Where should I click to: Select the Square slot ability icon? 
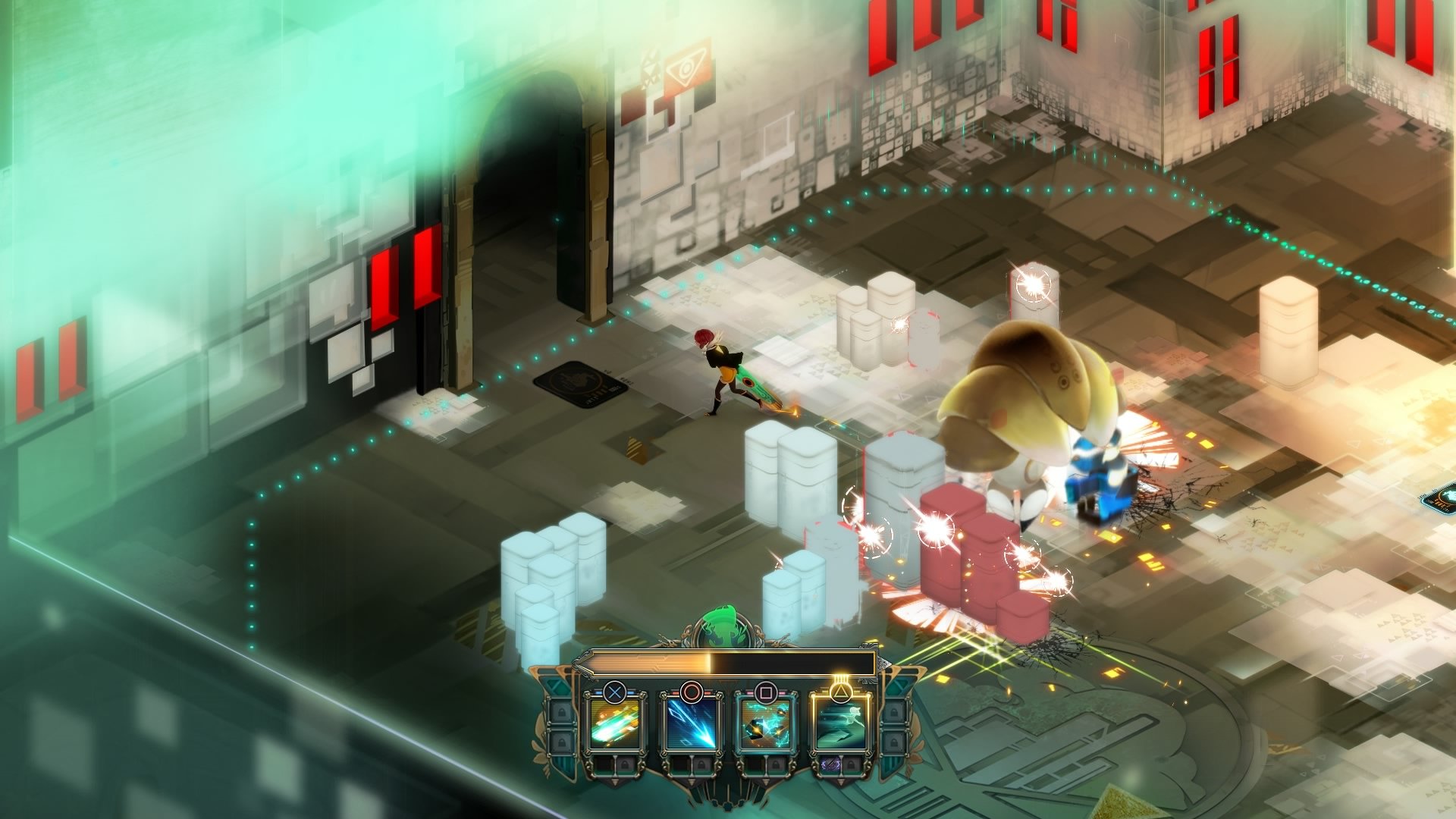pos(765,725)
